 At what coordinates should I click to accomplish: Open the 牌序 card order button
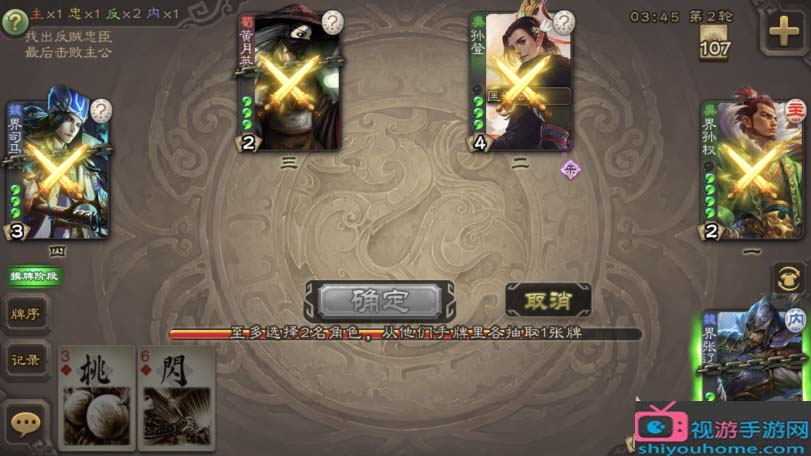[25, 313]
